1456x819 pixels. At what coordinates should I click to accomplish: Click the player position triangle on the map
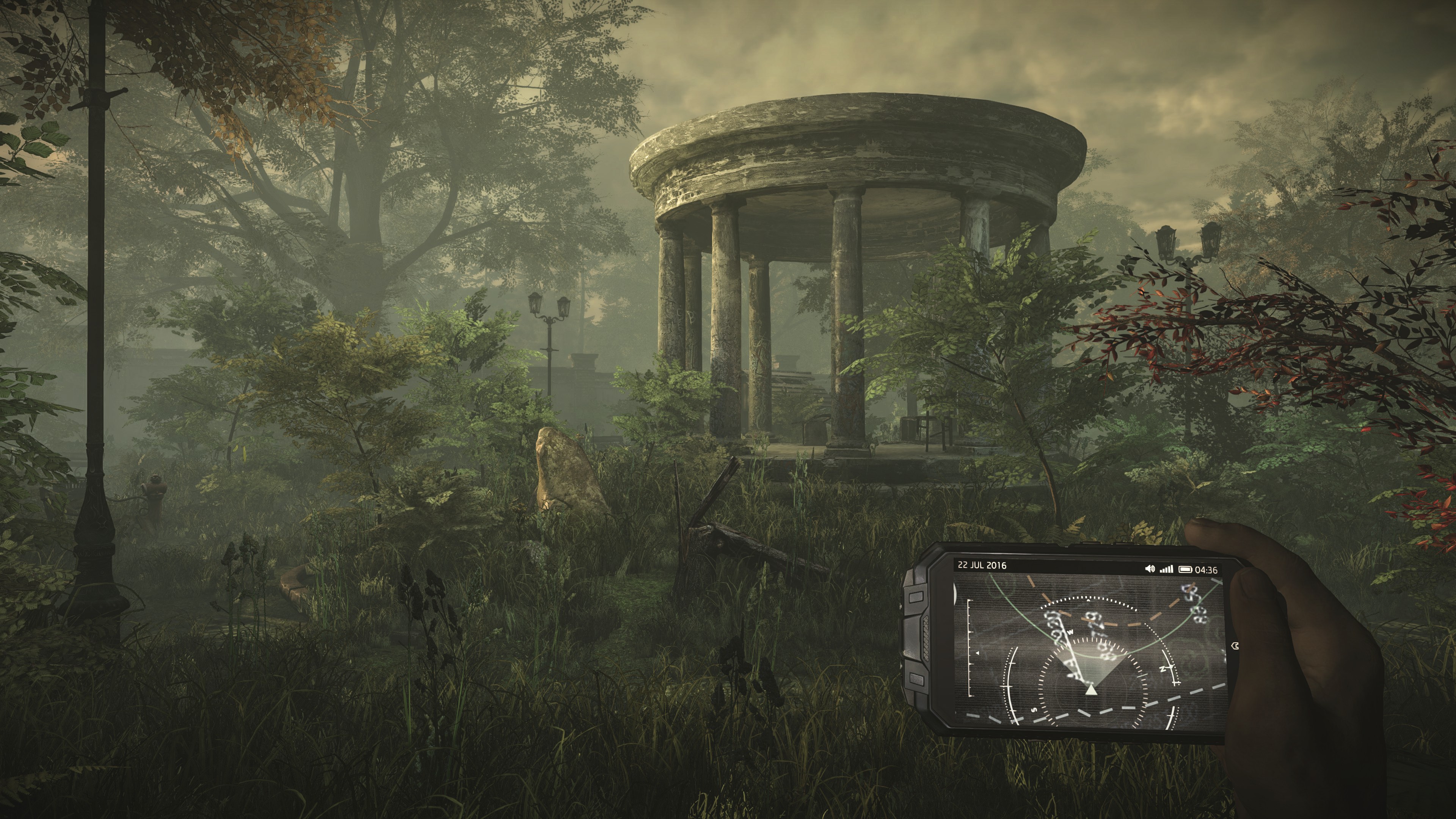[1092, 690]
